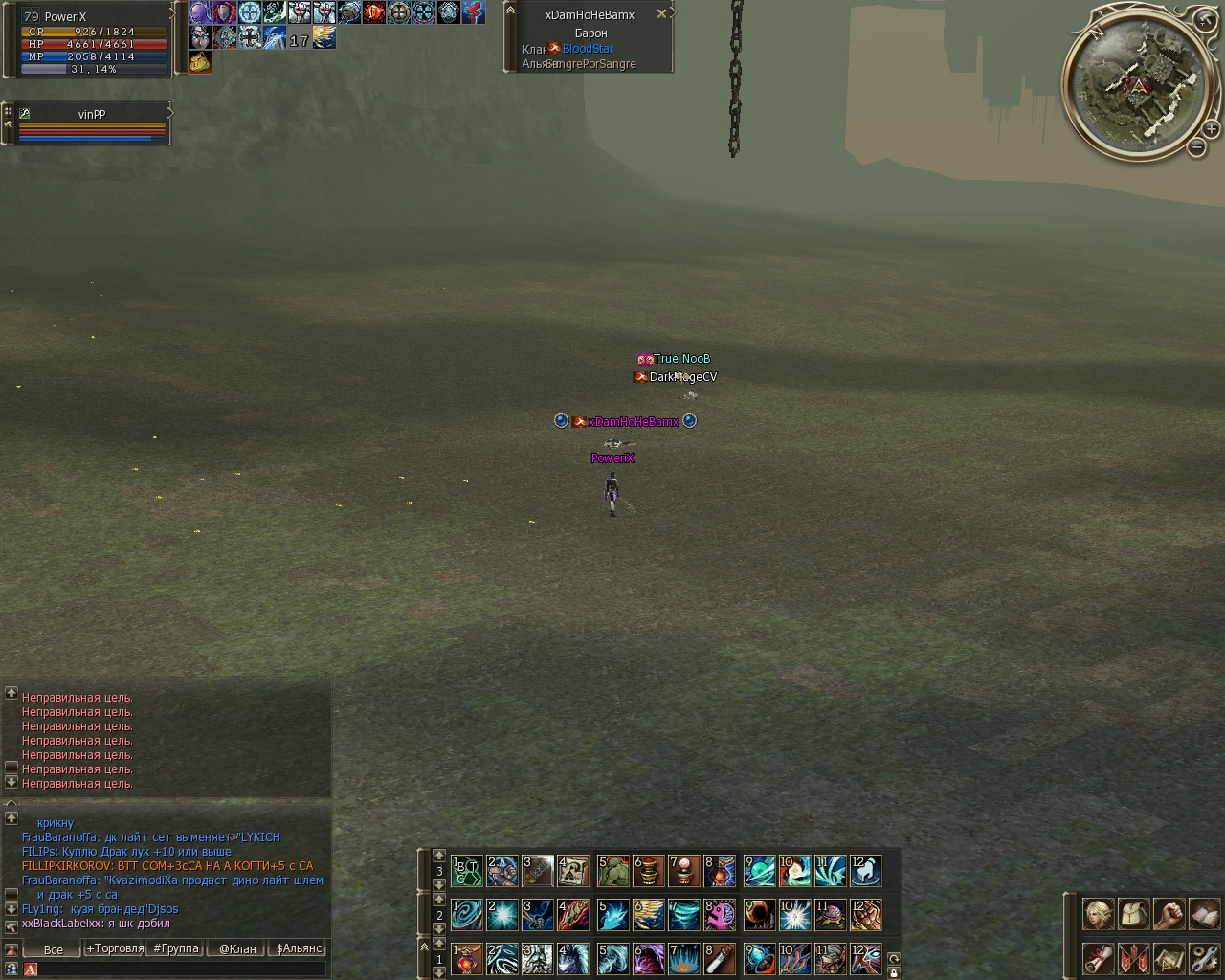
Task: Use the white vial in hotbar slot 8
Action: point(720,959)
